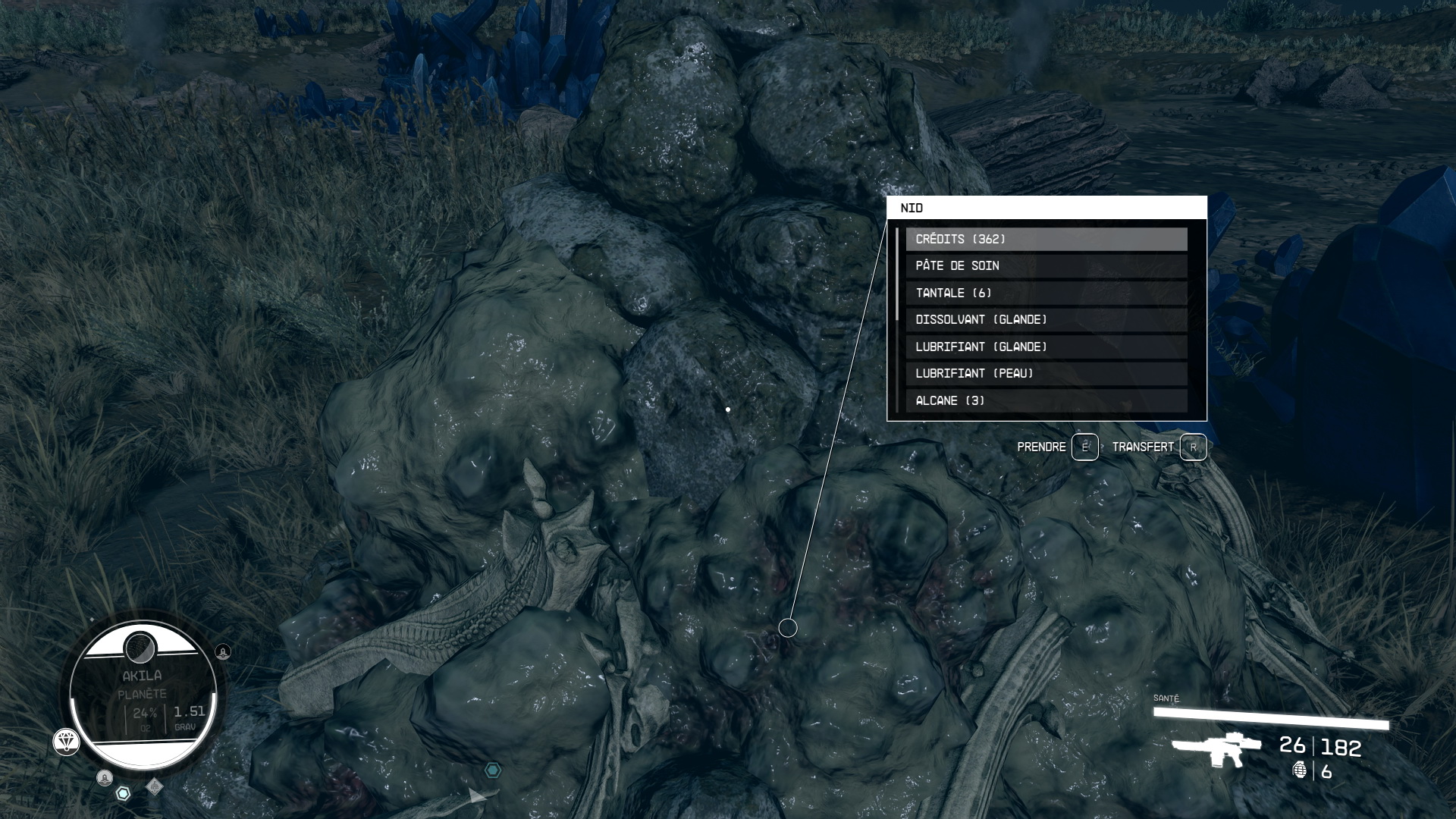Select Dissolvant (Glande) in the nest loot
Screen dimensions: 1456x819
(1046, 320)
